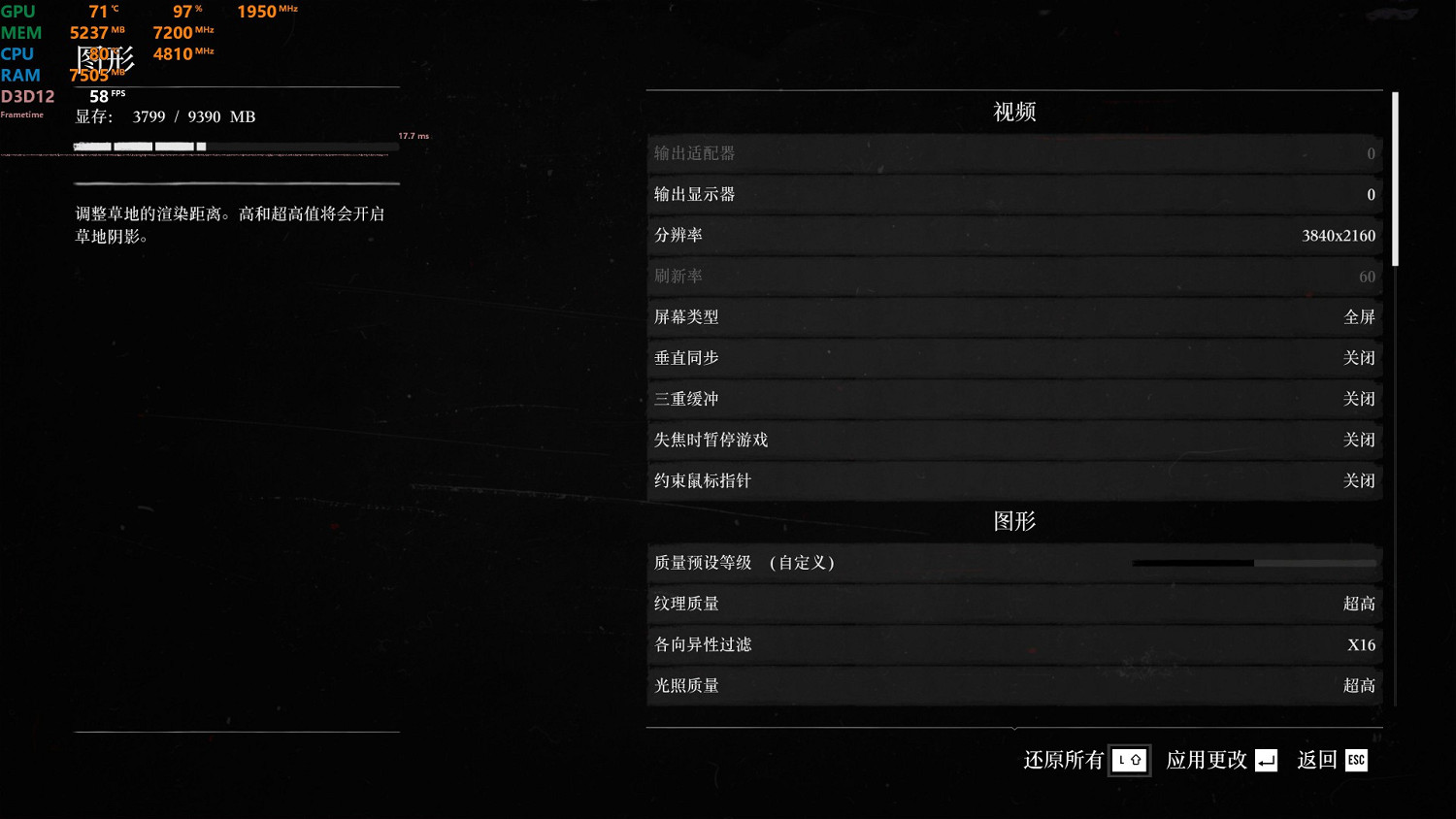This screenshot has width=1456, height=819.
Task: Enable 约束鼠标指针
Action: coord(1014,480)
